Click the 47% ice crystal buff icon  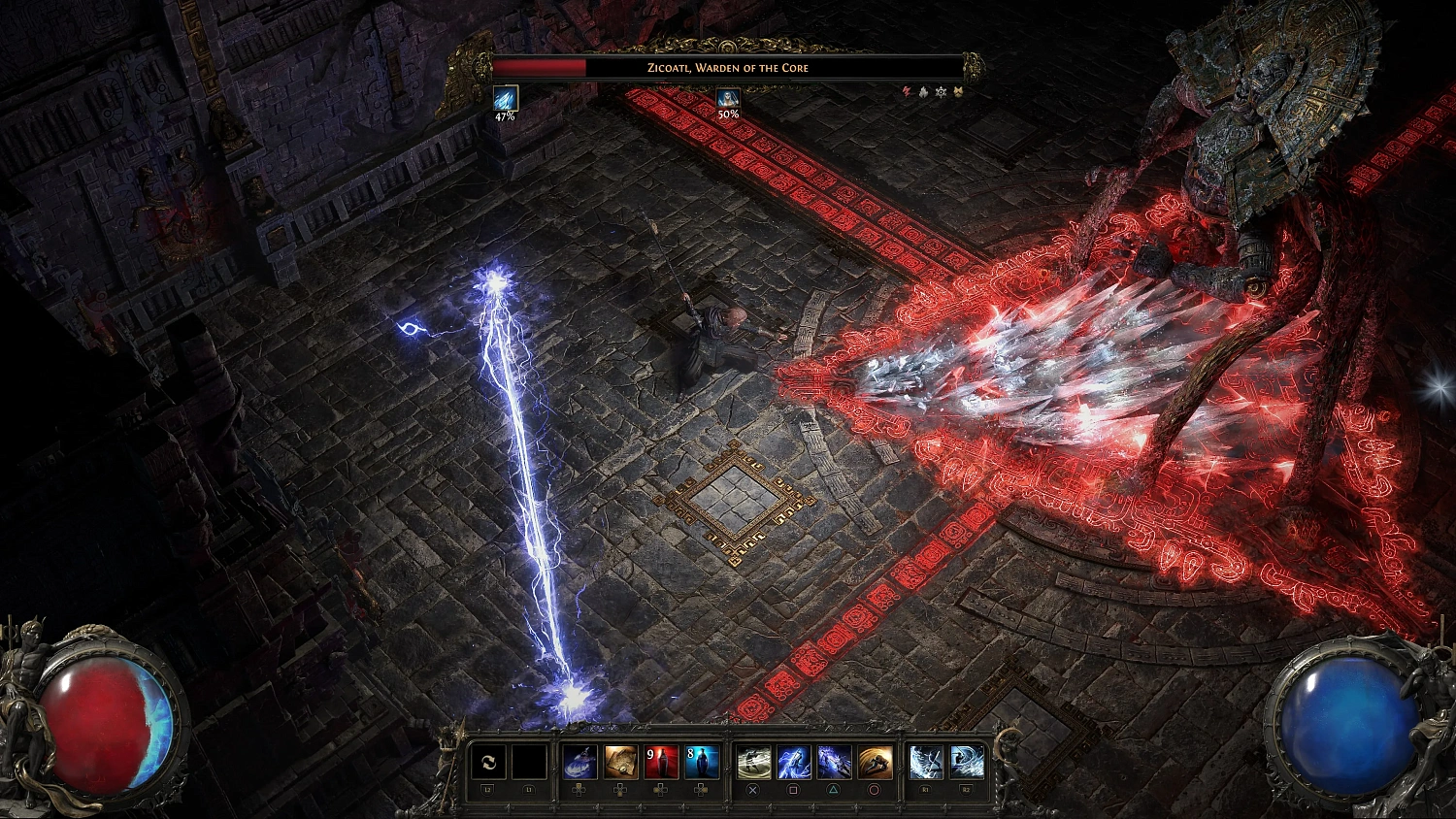[x=504, y=97]
